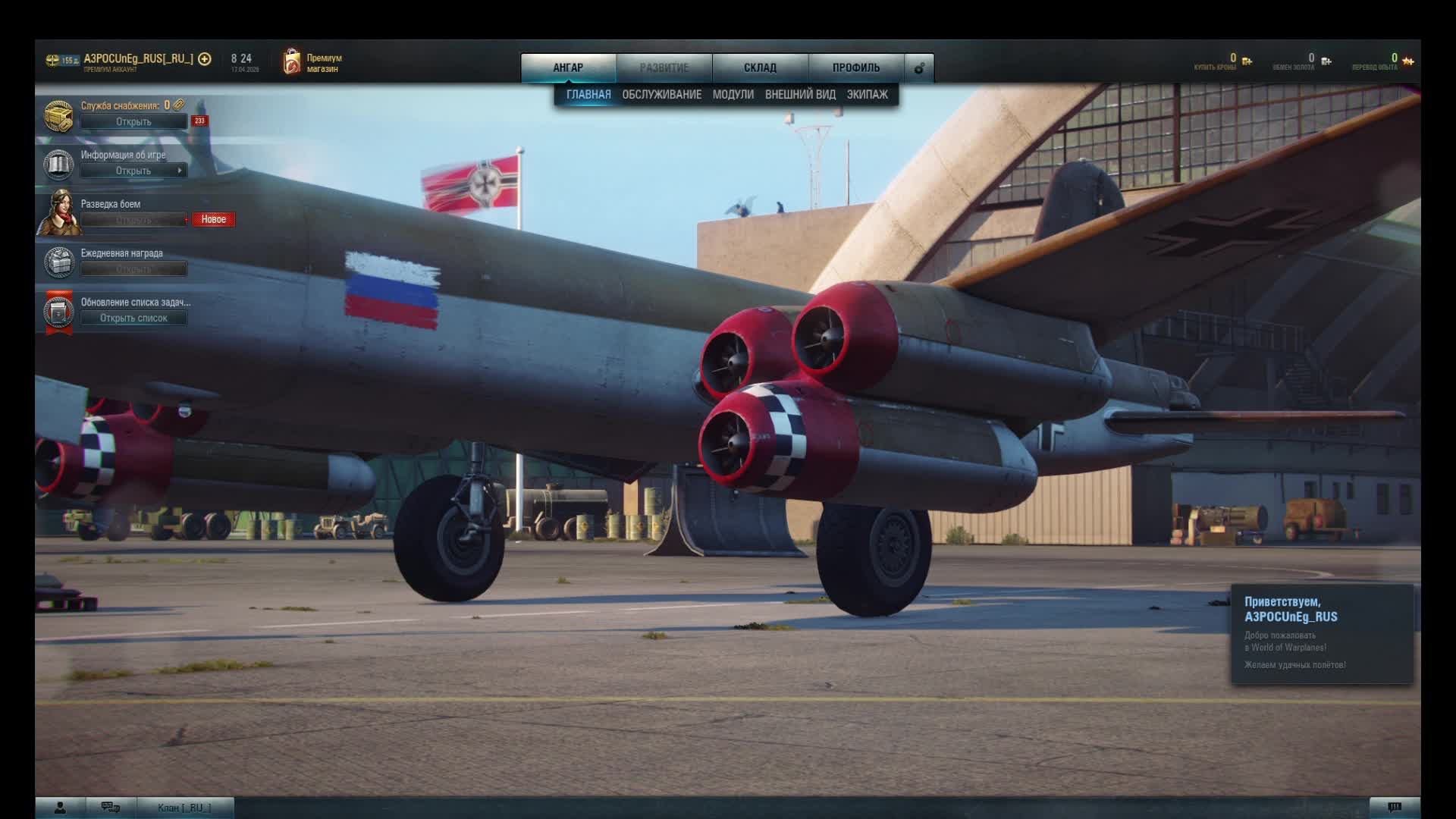This screenshot has width=1456, height=819.
Task: Open Информация об игре panel
Action: [x=133, y=171]
